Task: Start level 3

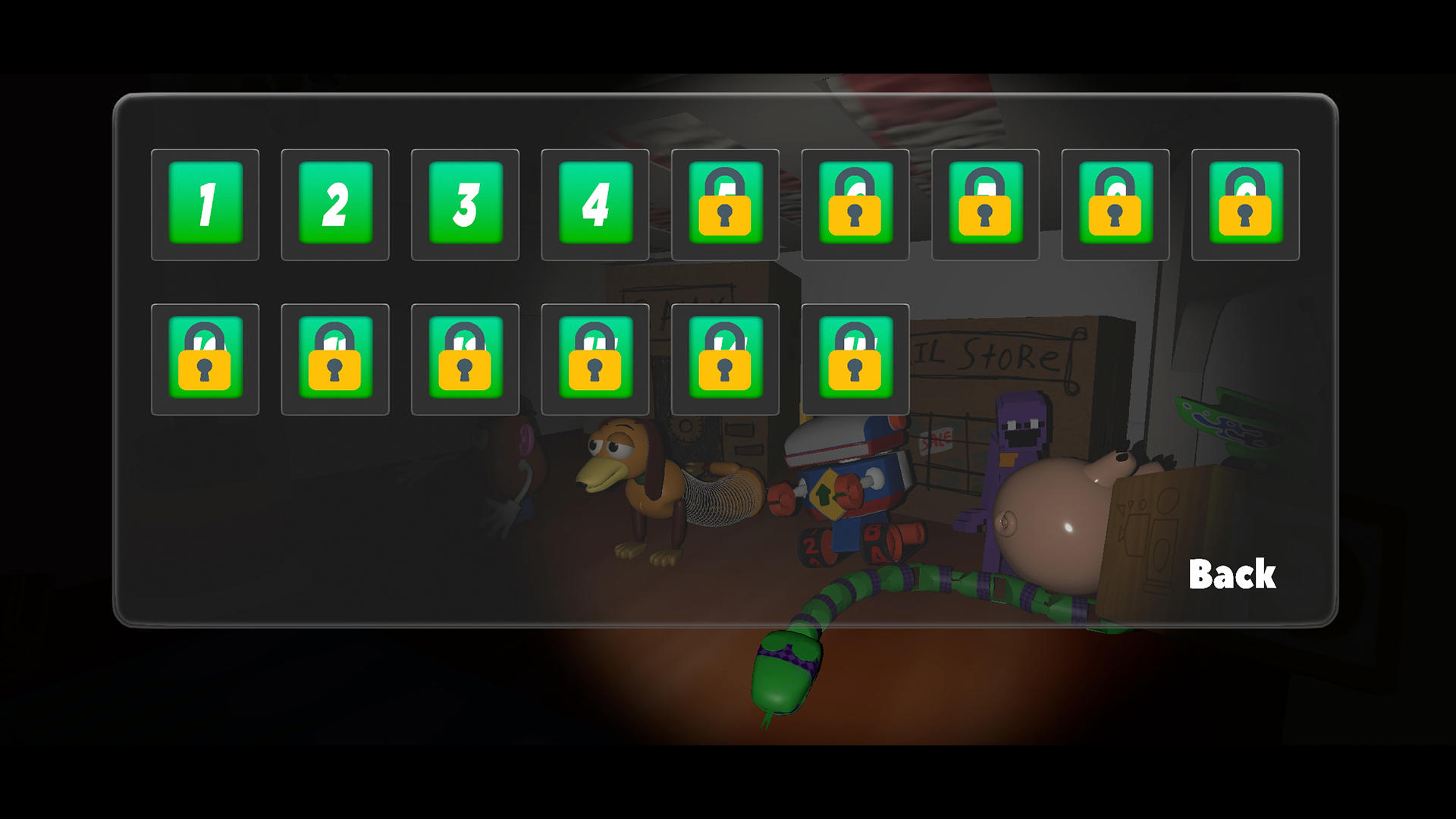Action: [465, 203]
